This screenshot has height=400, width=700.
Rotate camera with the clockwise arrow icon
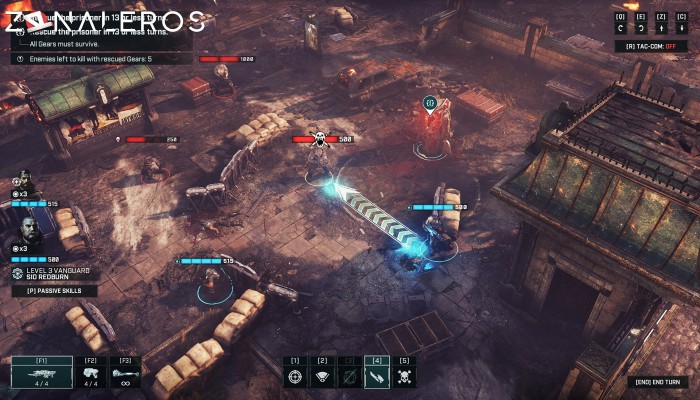click(640, 30)
